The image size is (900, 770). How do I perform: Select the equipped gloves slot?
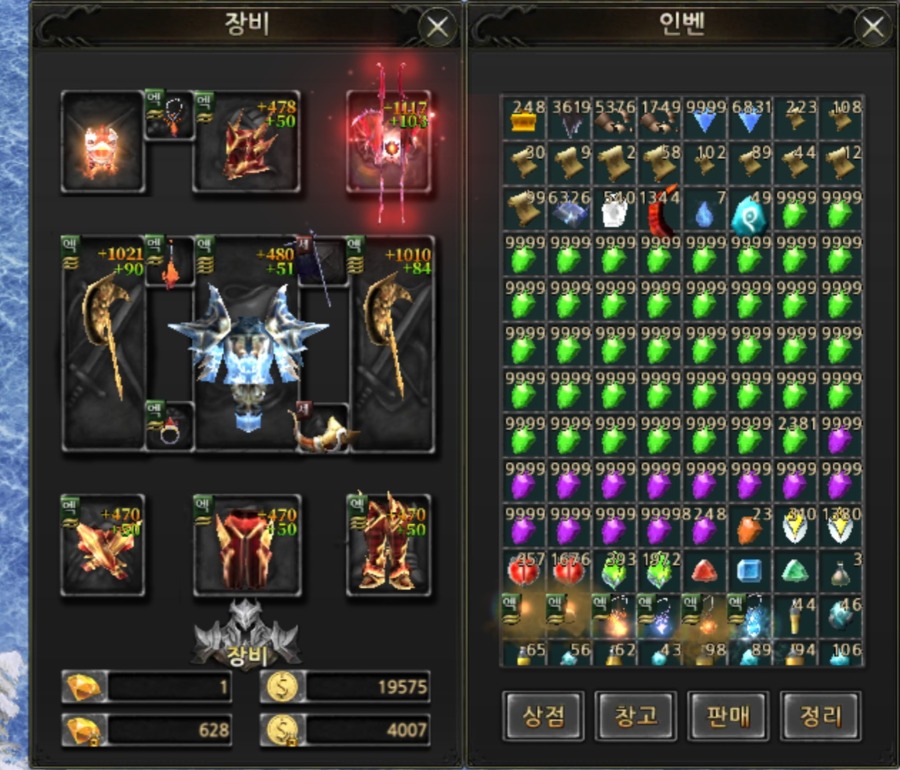[x=103, y=546]
